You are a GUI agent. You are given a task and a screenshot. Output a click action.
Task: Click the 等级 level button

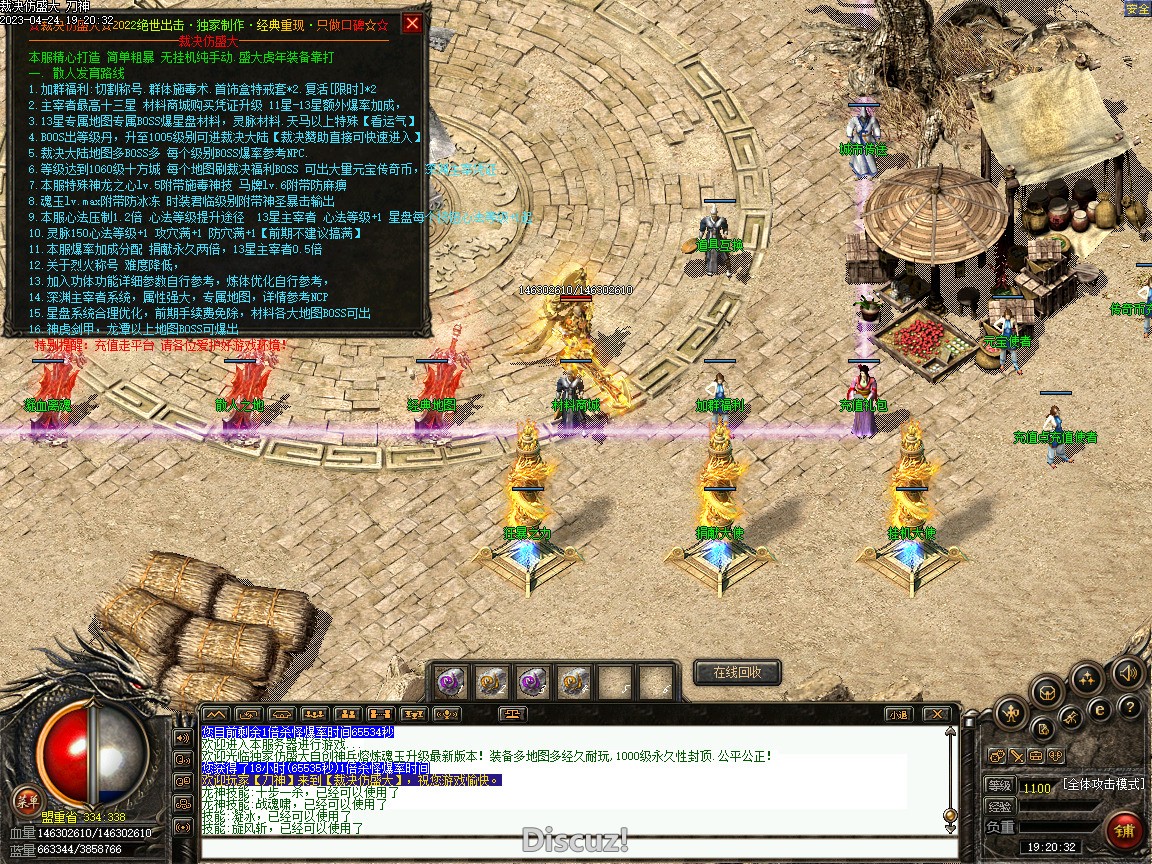coord(1000,786)
